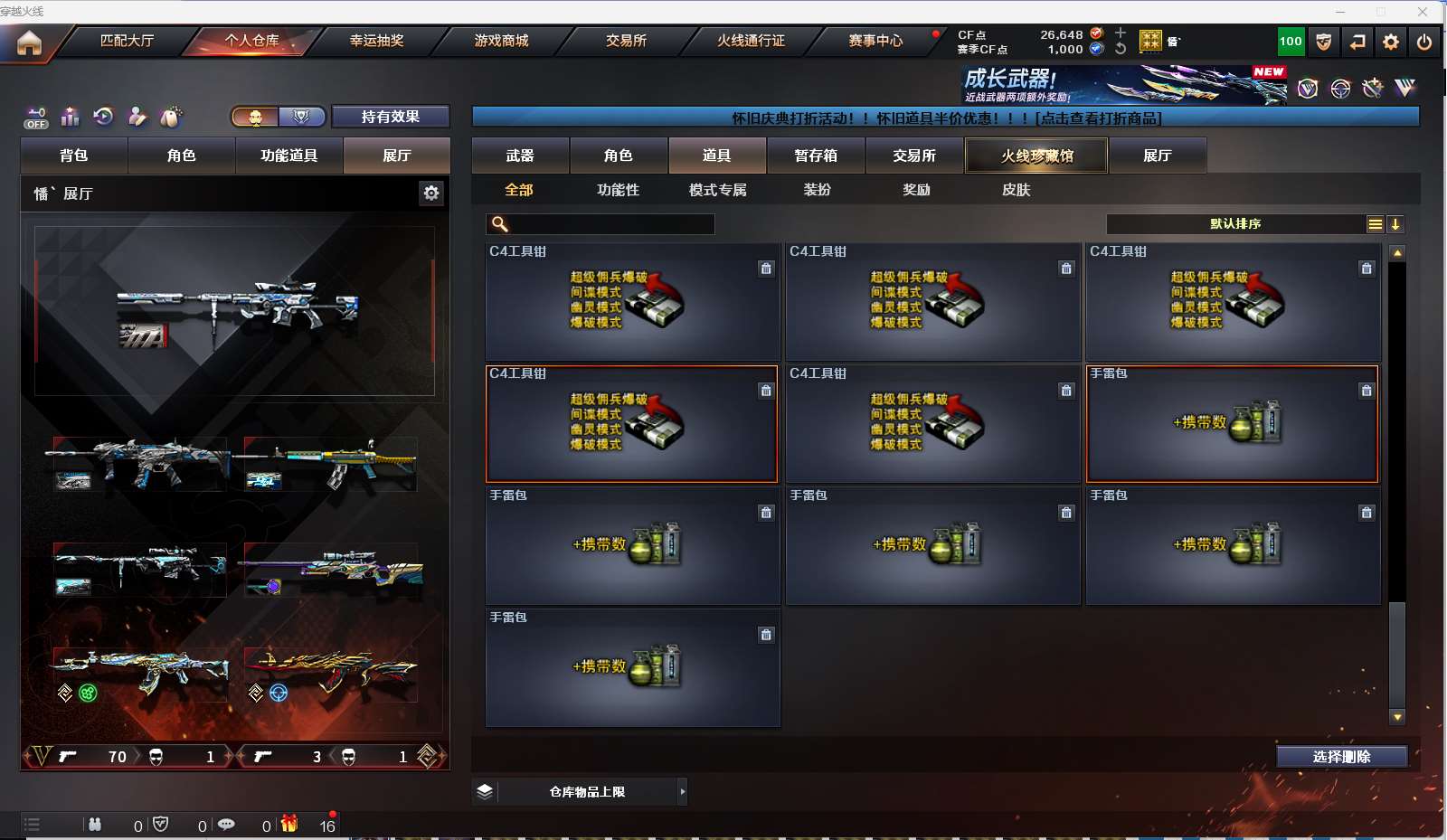Close the game window
Image resolution: width=1447 pixels, height=840 pixels.
pyautogui.click(x=1423, y=12)
